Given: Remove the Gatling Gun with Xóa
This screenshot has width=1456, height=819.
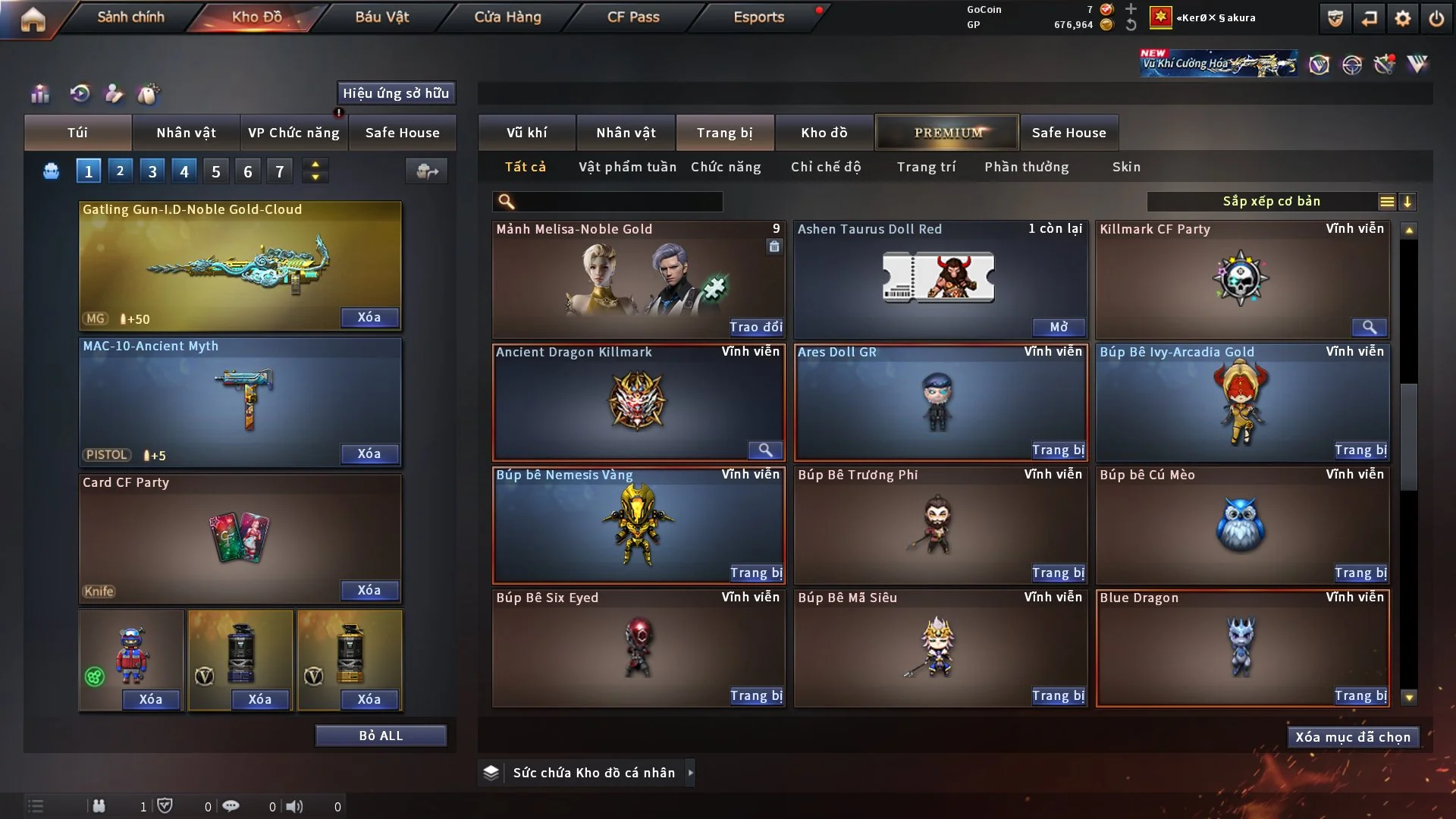Looking at the screenshot, I should [369, 317].
